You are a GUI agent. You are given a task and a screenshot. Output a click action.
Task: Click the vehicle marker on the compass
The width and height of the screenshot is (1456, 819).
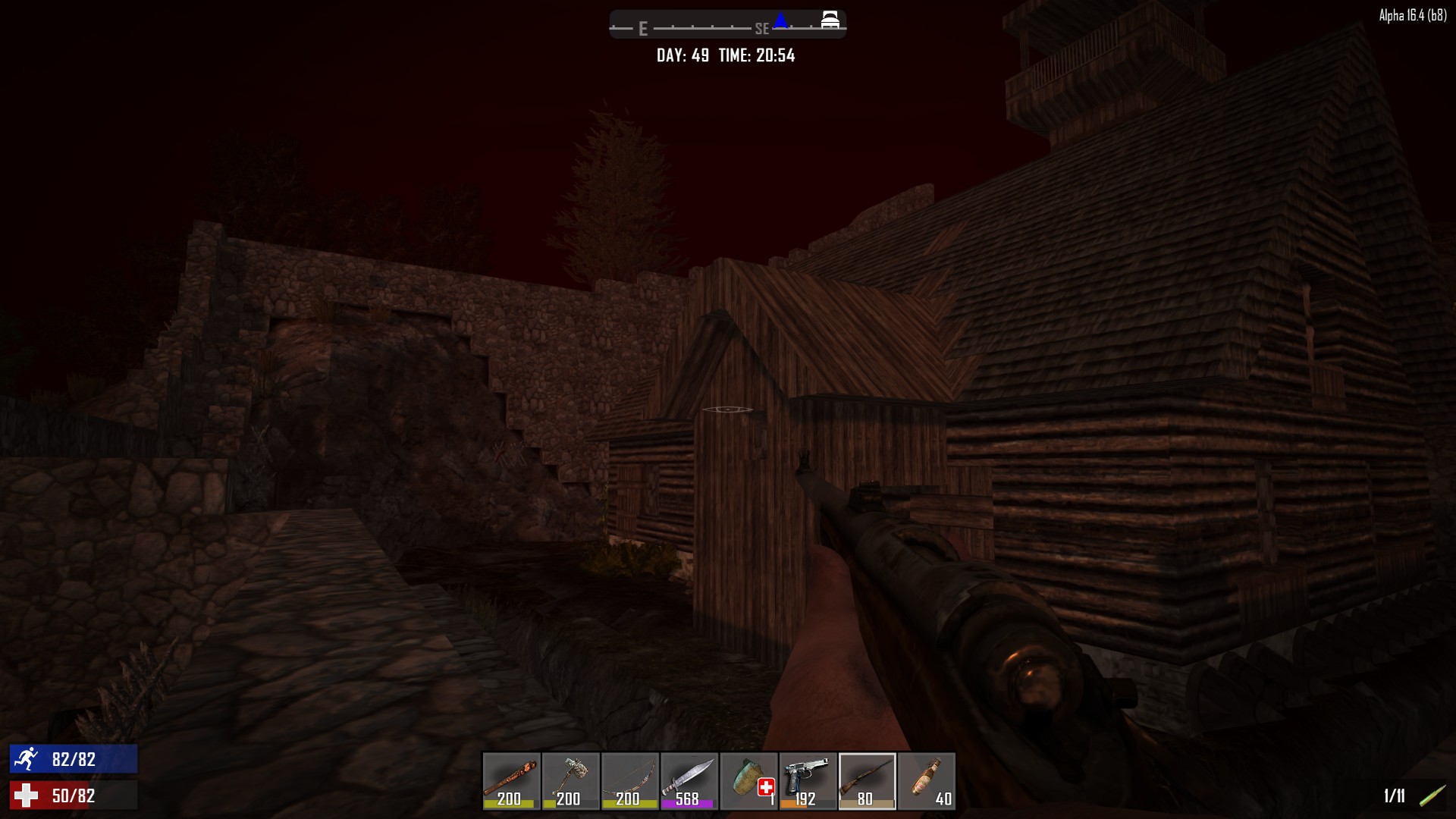830,20
